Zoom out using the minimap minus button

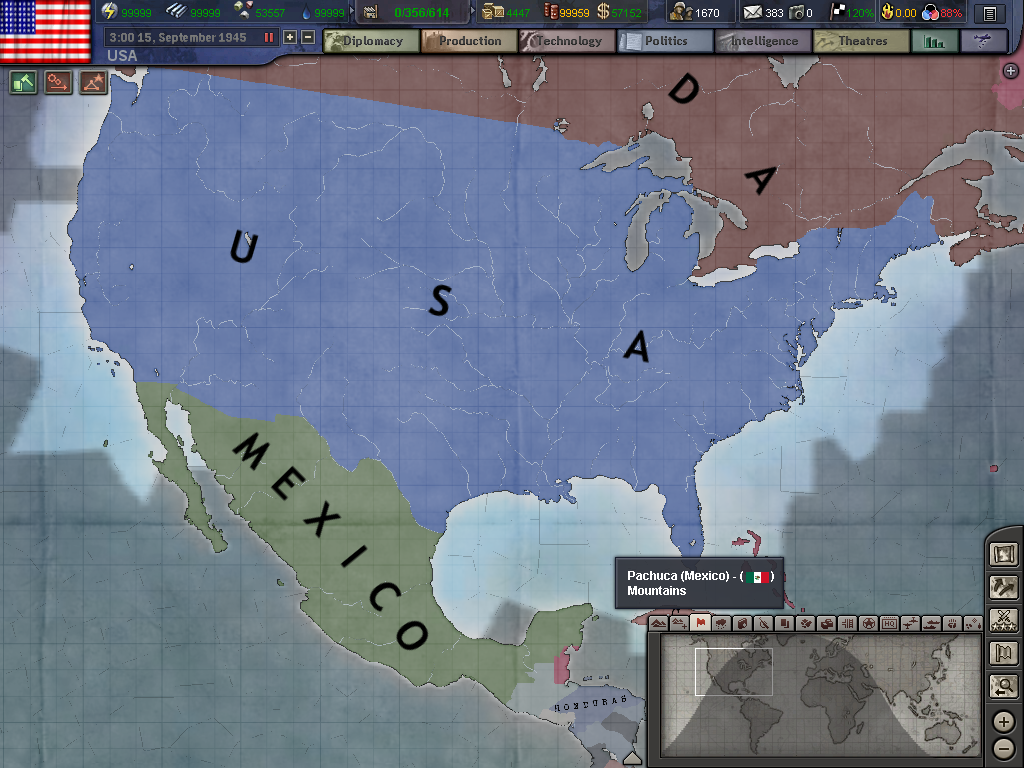tap(1004, 747)
